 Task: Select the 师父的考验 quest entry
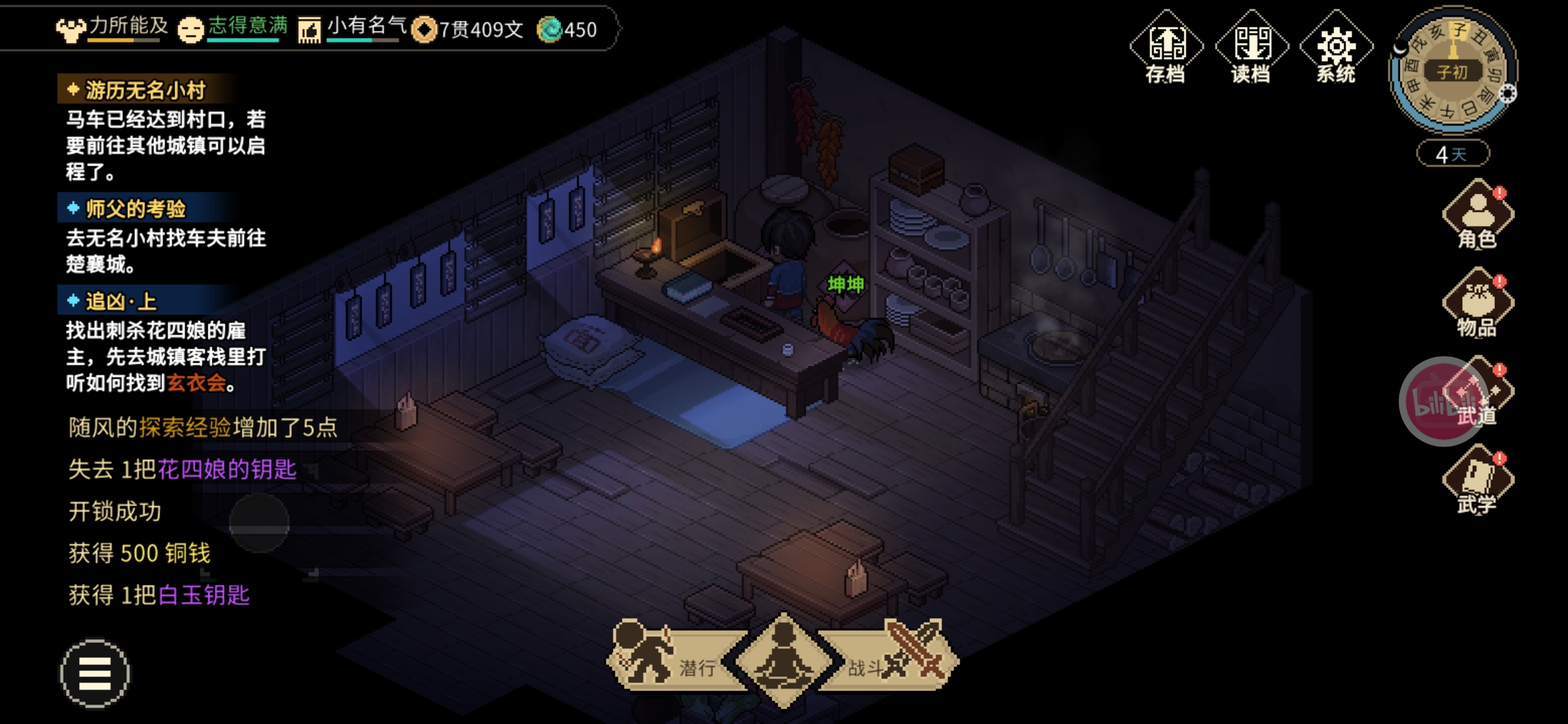(x=135, y=208)
